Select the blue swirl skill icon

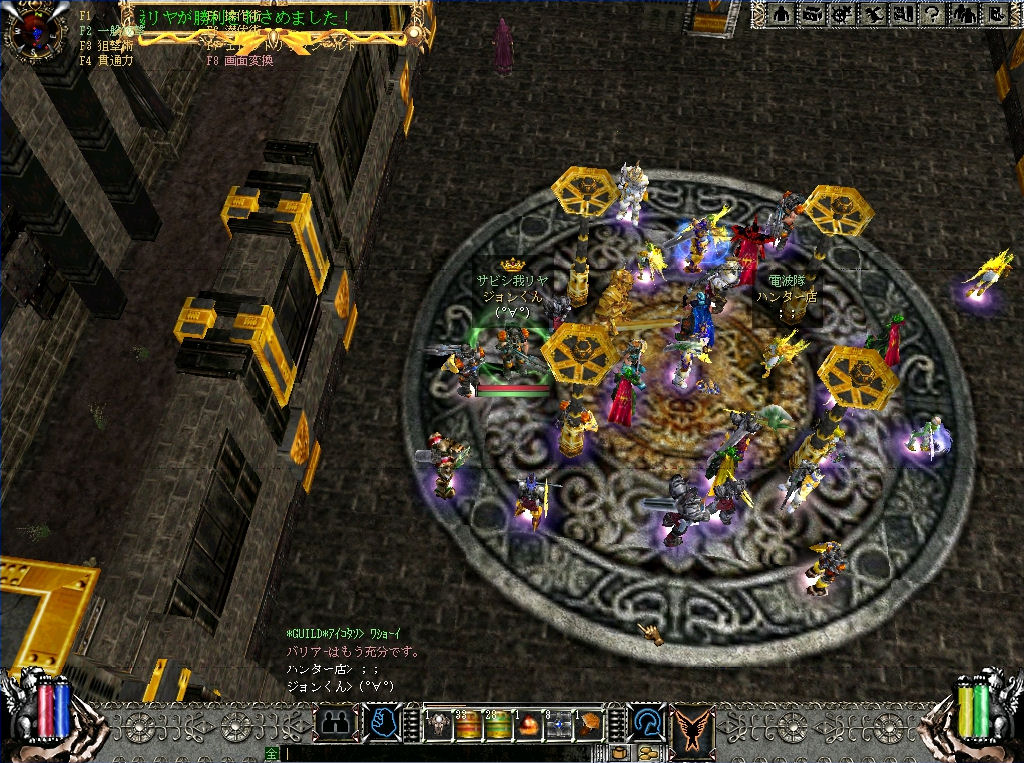[646, 722]
